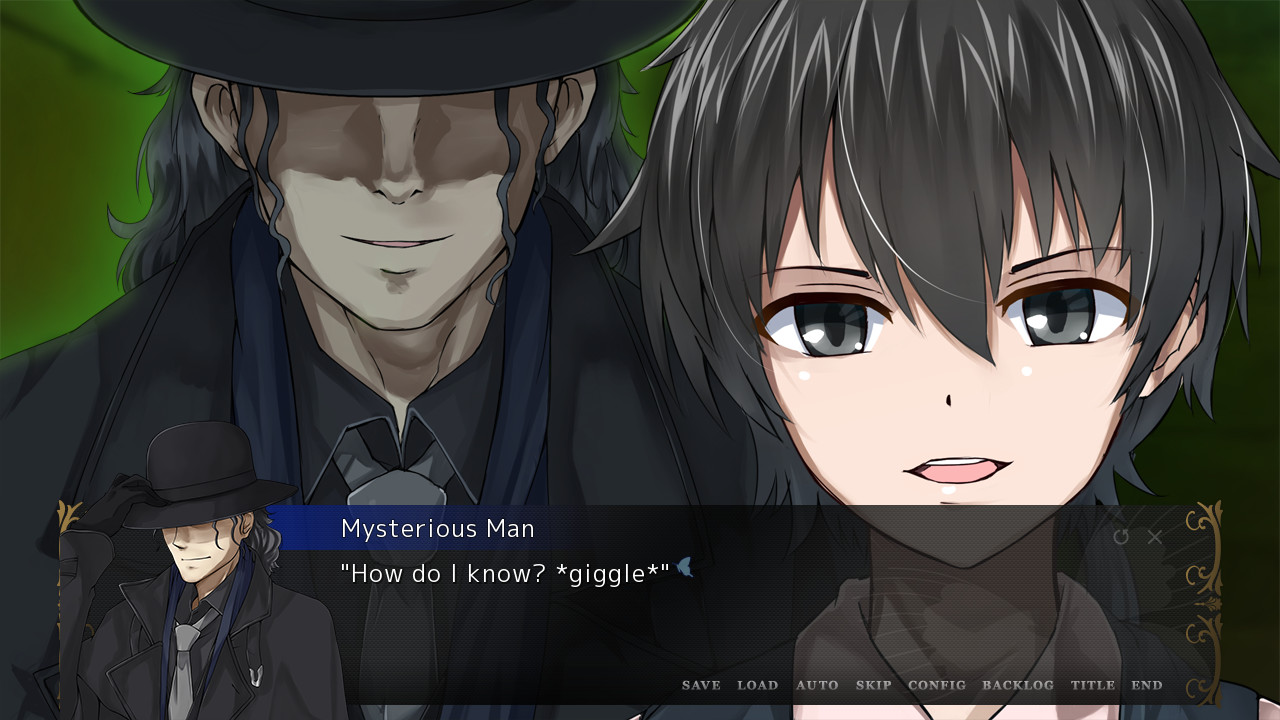Advance dialogue via the blue feather icon

click(x=685, y=568)
